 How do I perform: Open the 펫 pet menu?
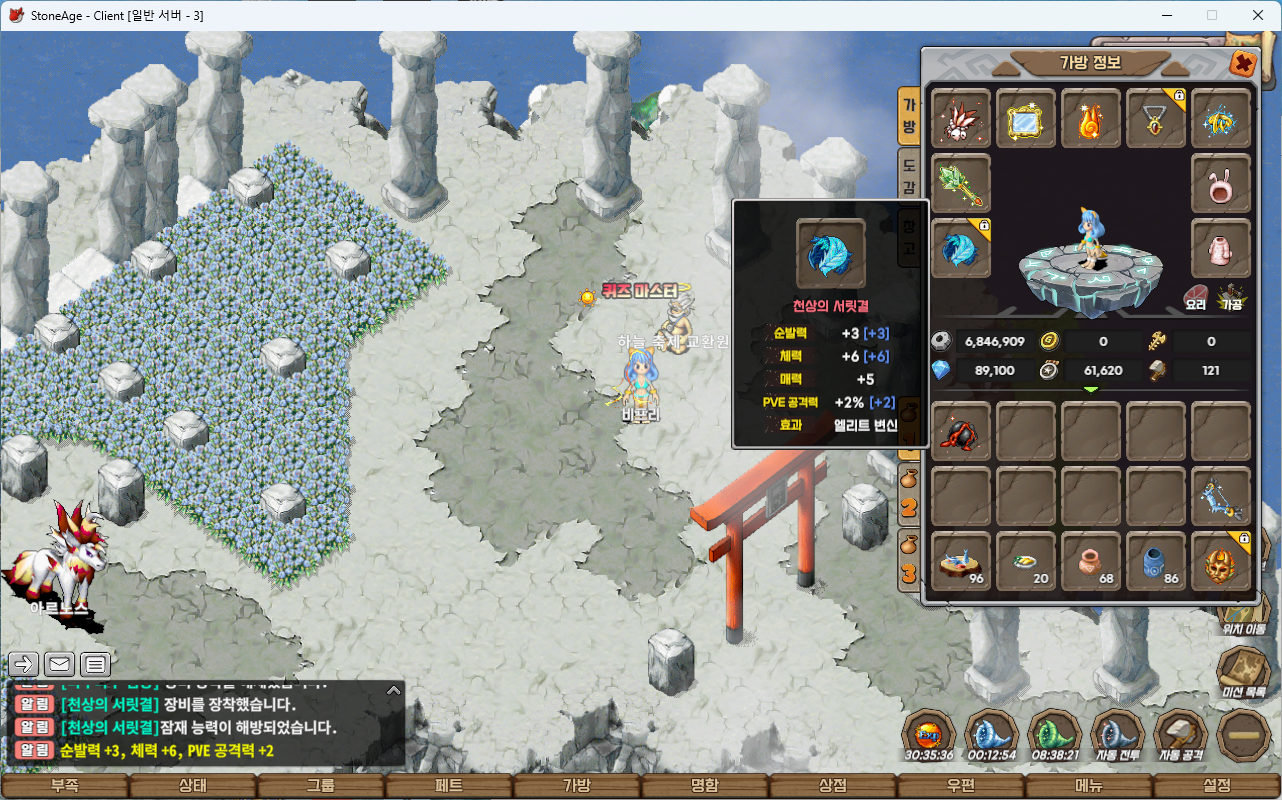click(x=449, y=786)
